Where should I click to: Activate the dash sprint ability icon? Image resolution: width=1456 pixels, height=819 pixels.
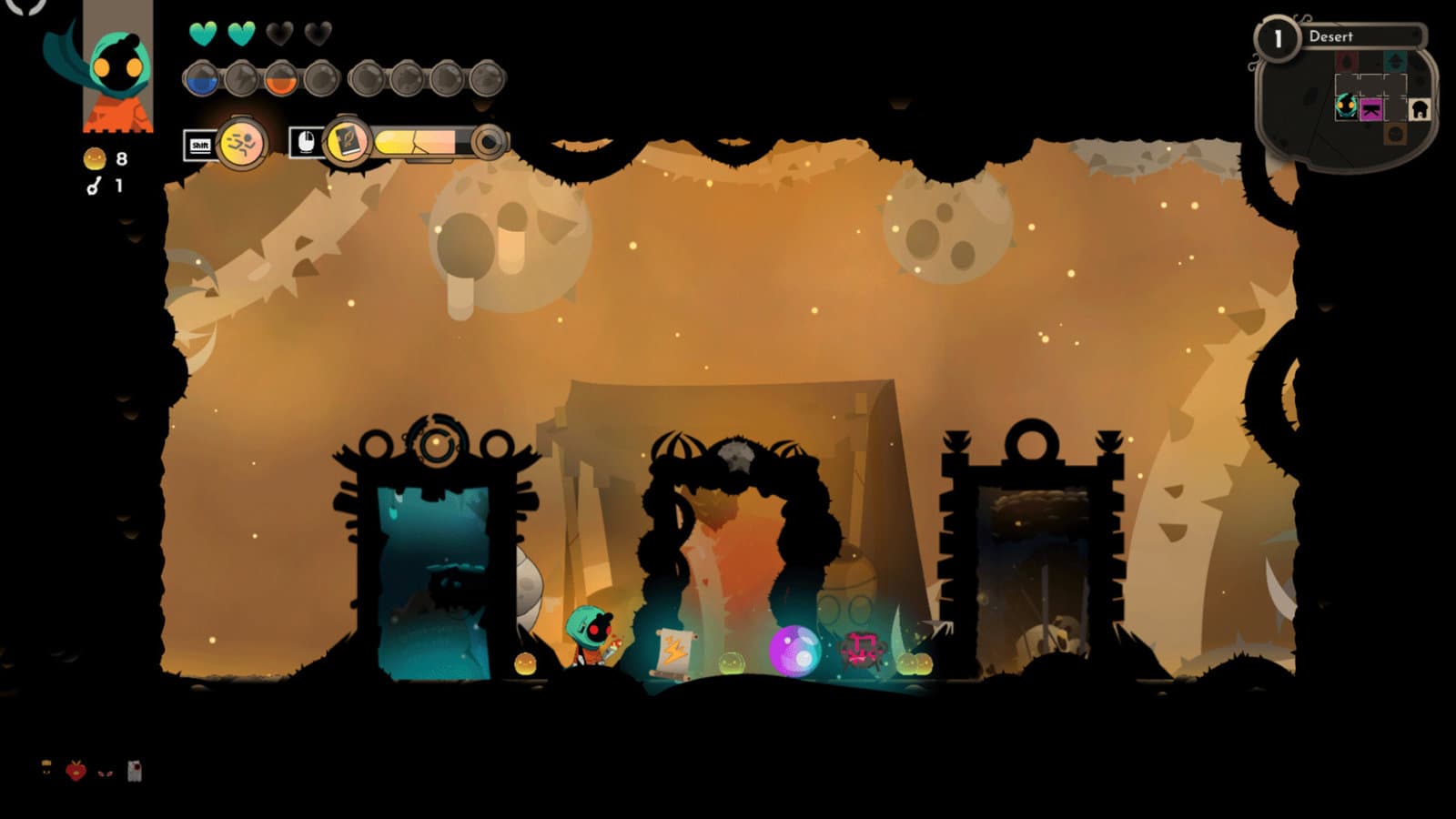click(x=242, y=143)
